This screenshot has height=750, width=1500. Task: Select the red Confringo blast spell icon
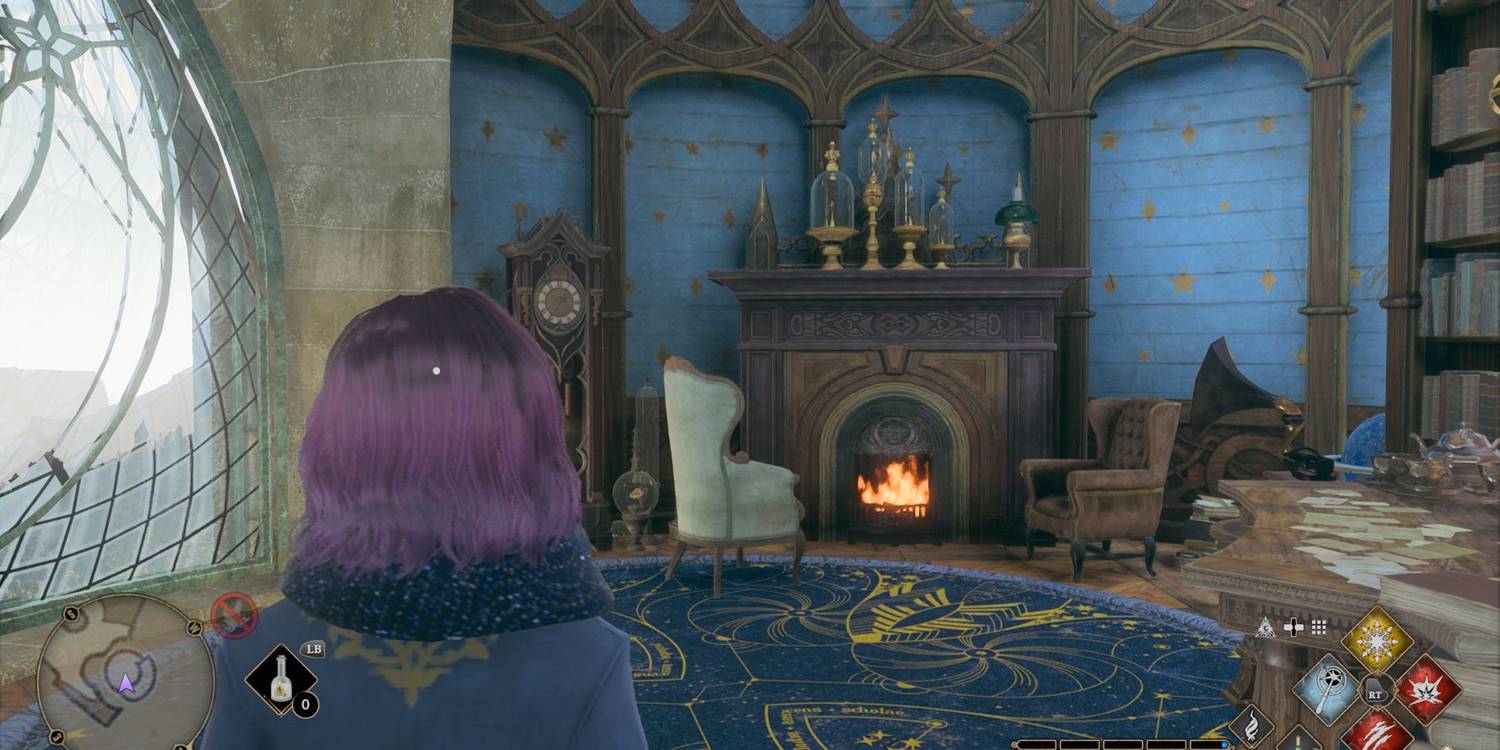click(x=1427, y=692)
